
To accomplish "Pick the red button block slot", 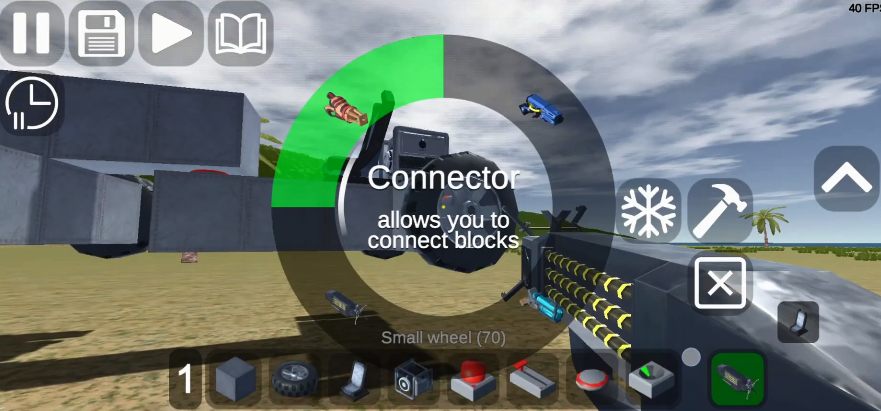I will tap(474, 380).
